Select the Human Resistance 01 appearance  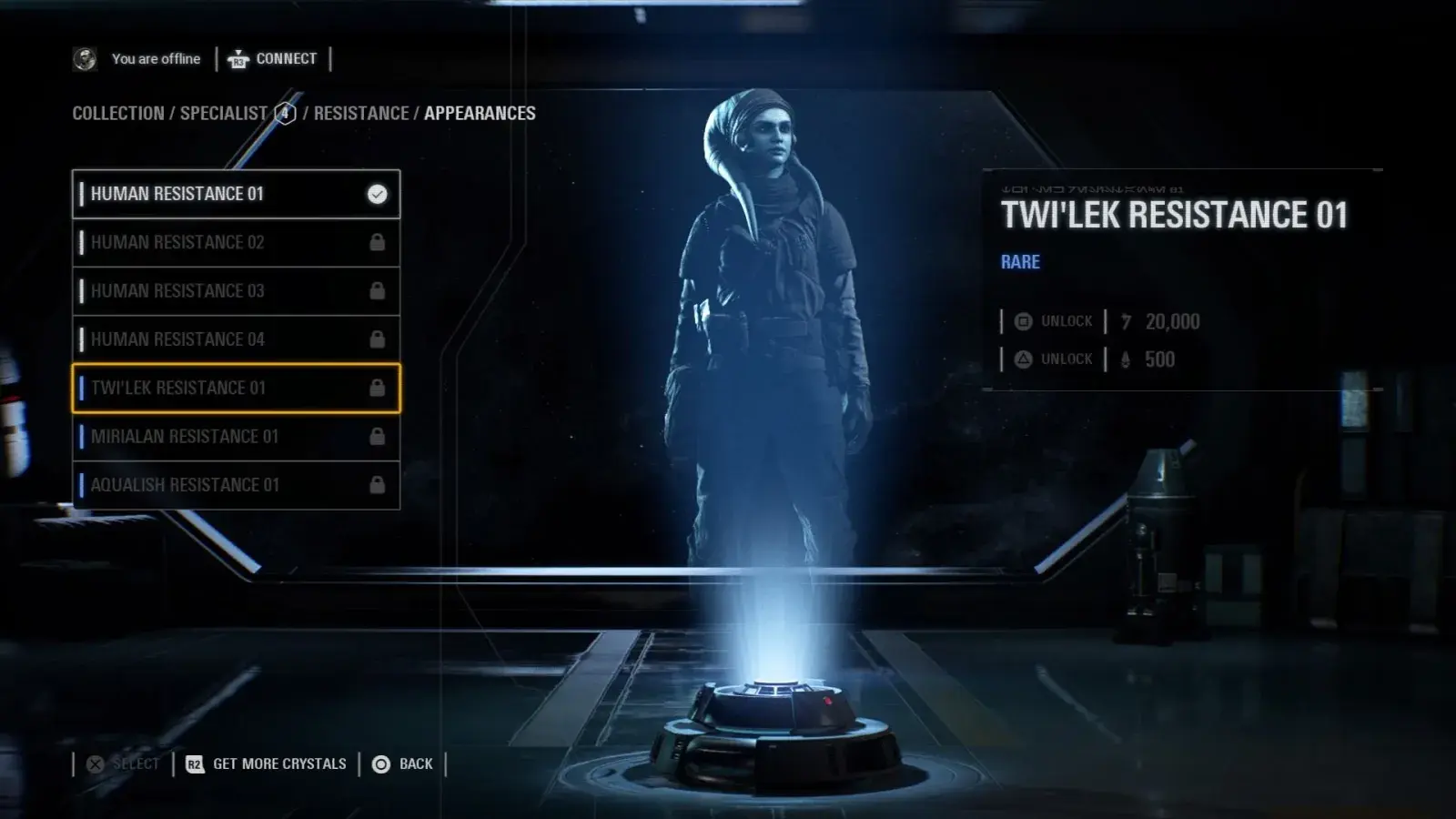coord(236,194)
